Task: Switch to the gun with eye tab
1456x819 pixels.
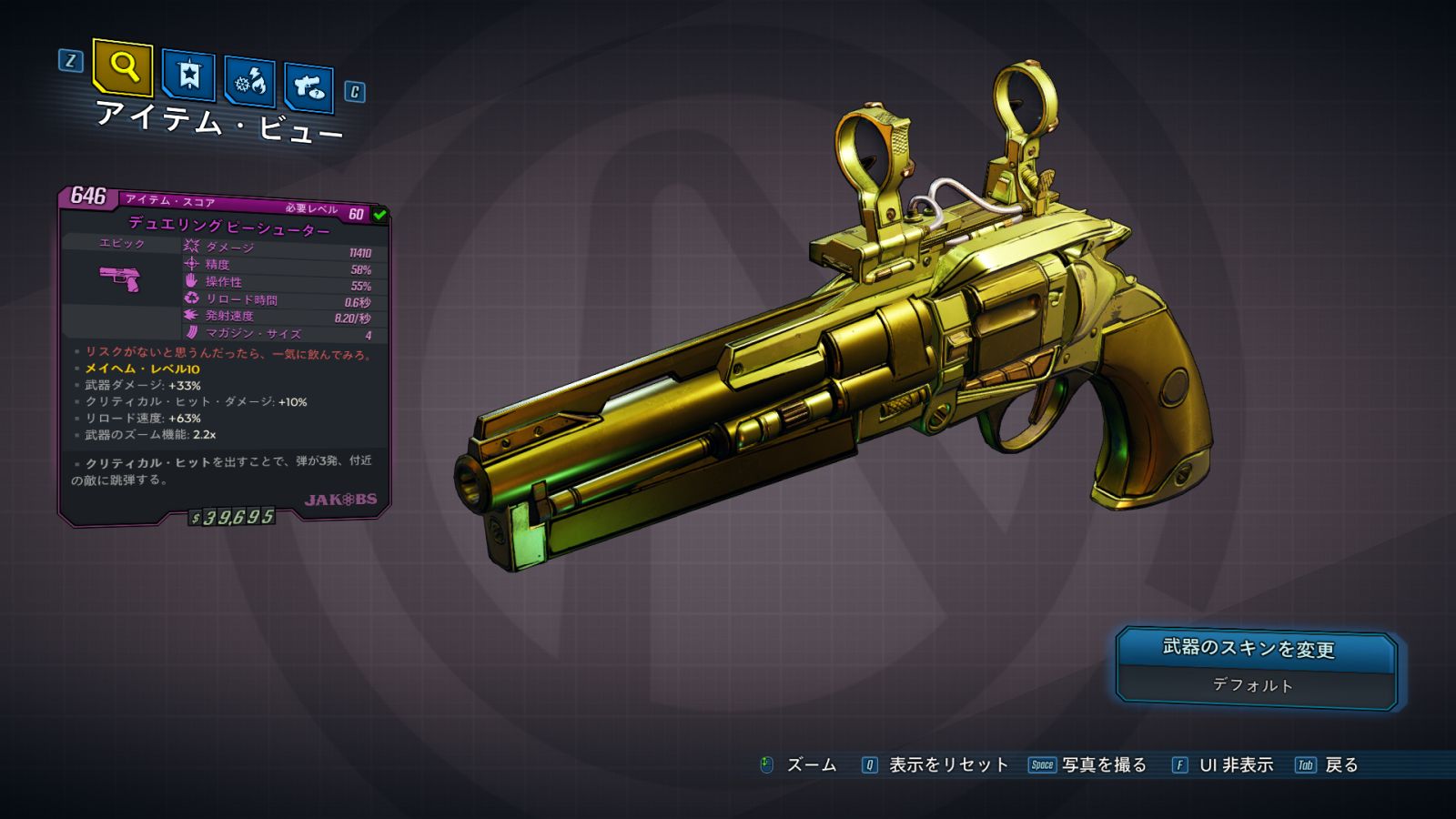Action: pos(308,86)
